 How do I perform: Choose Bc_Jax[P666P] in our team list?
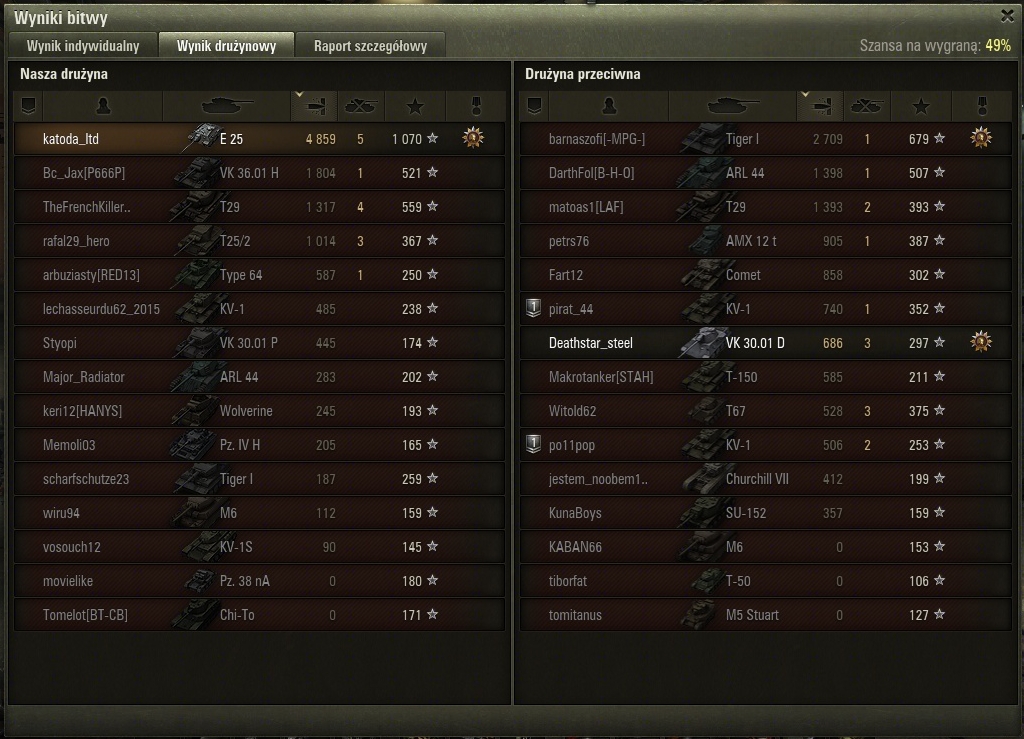259,173
